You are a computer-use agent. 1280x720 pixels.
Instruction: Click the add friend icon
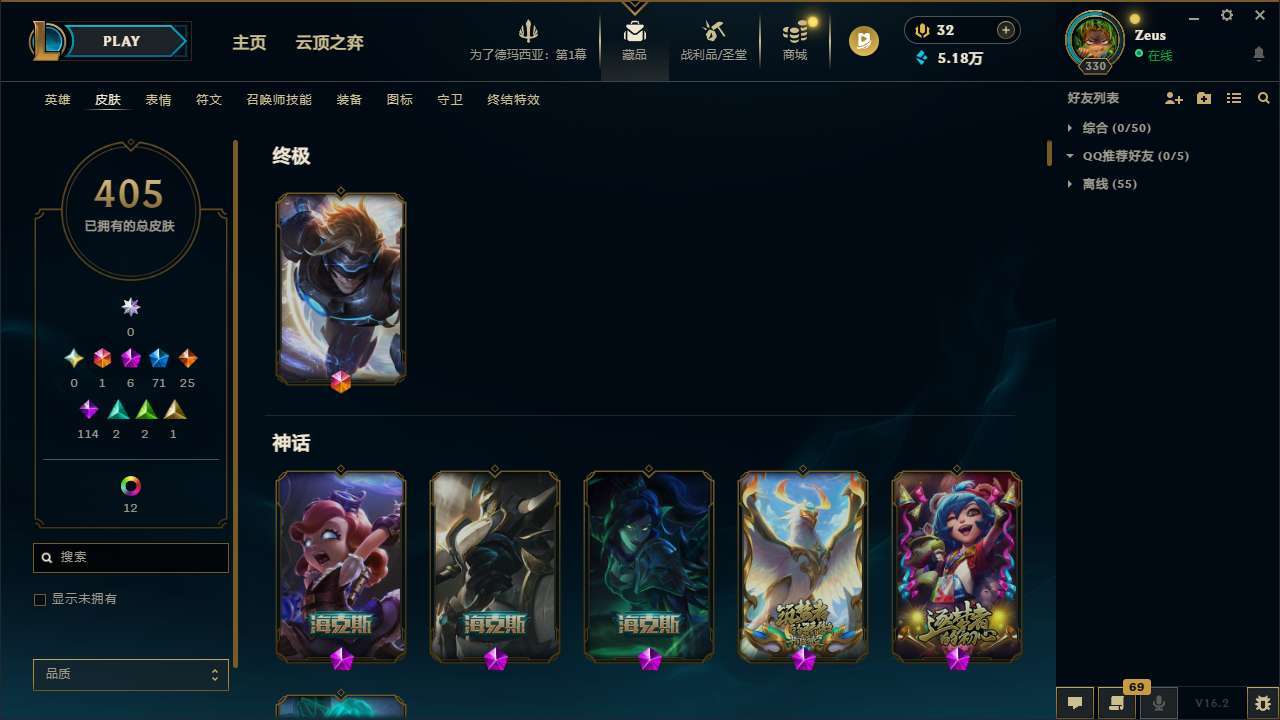click(x=1174, y=98)
